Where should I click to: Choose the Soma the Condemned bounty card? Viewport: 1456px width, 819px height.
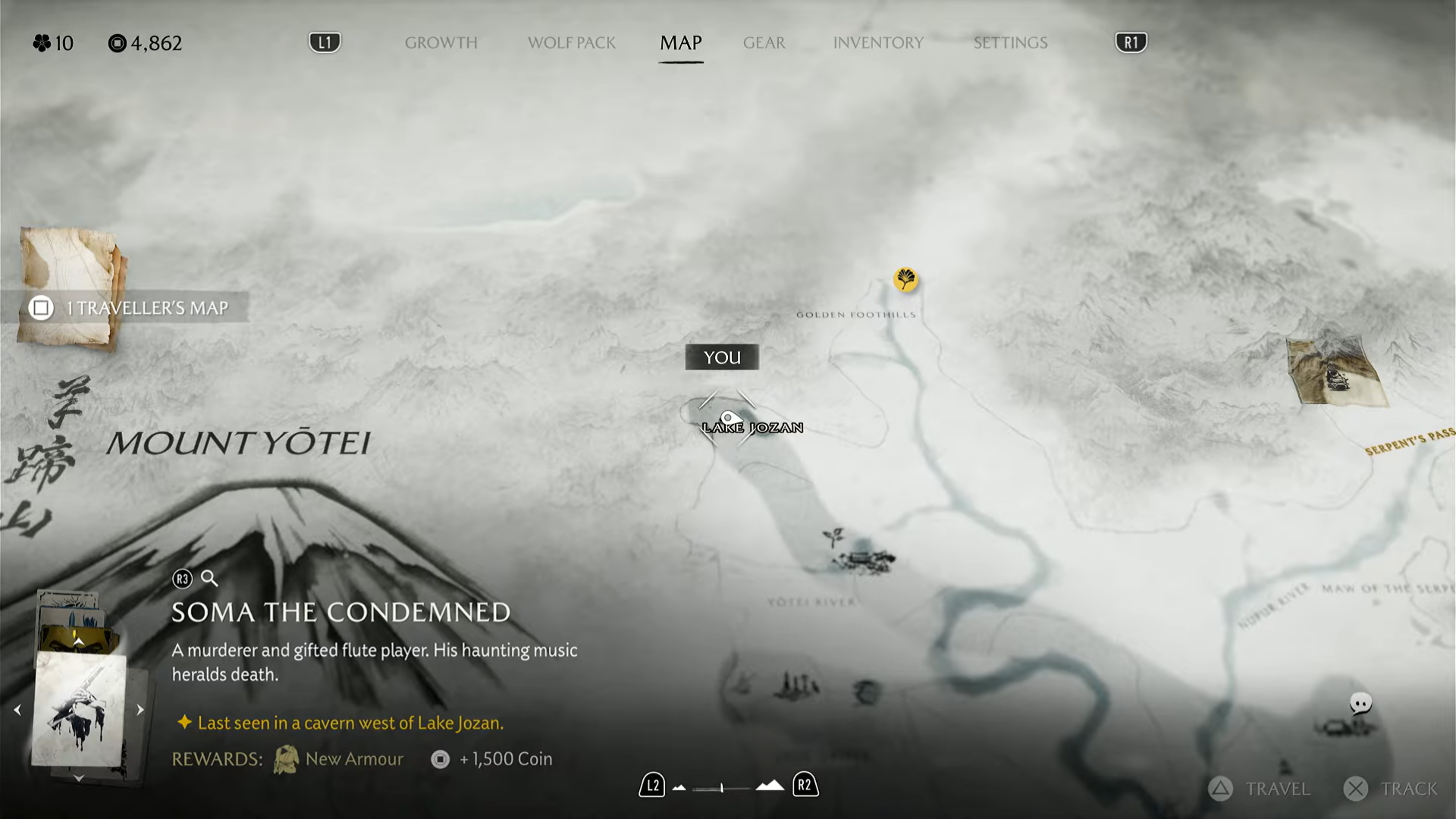pos(80,710)
